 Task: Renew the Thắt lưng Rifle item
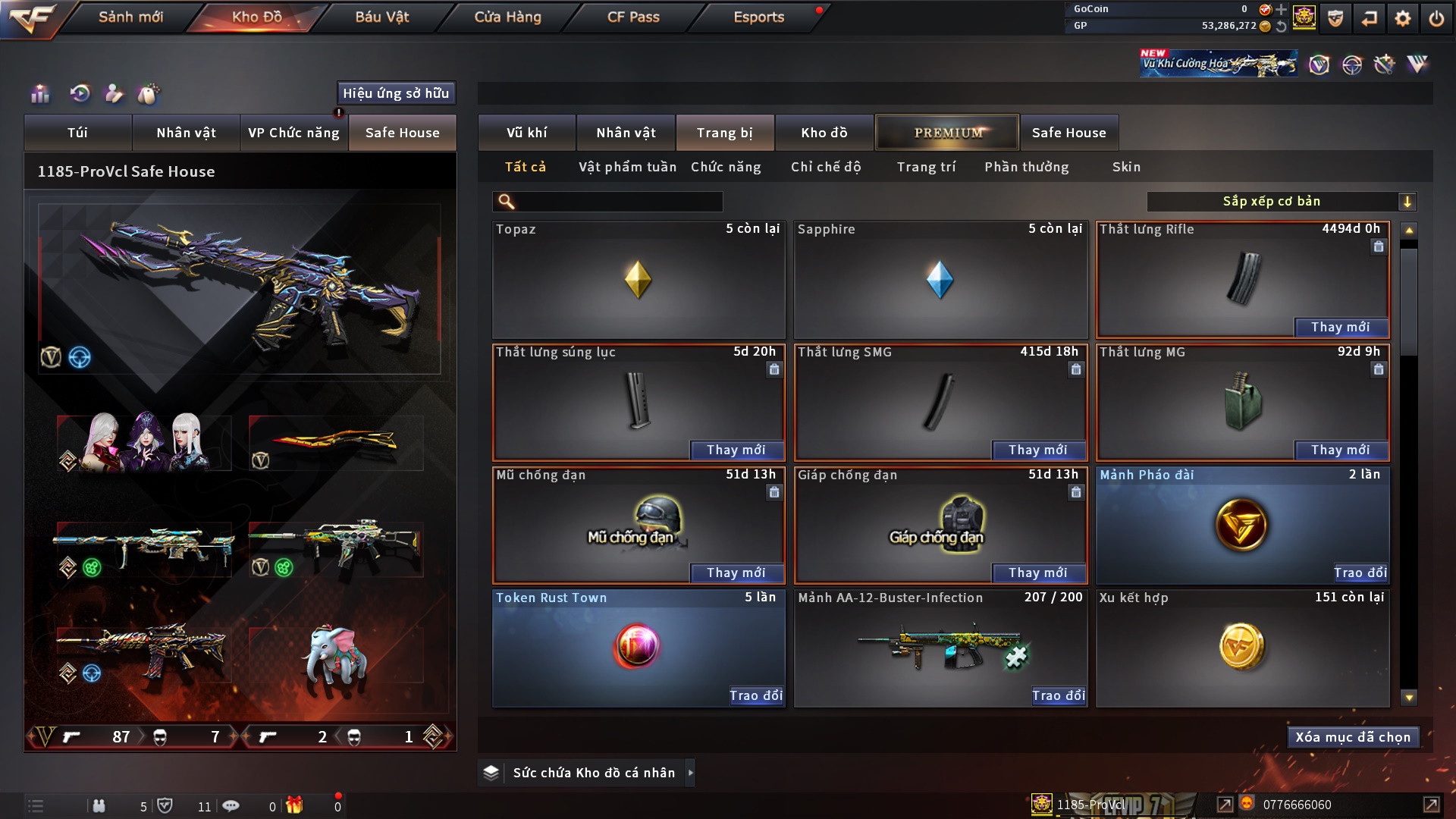pos(1340,327)
